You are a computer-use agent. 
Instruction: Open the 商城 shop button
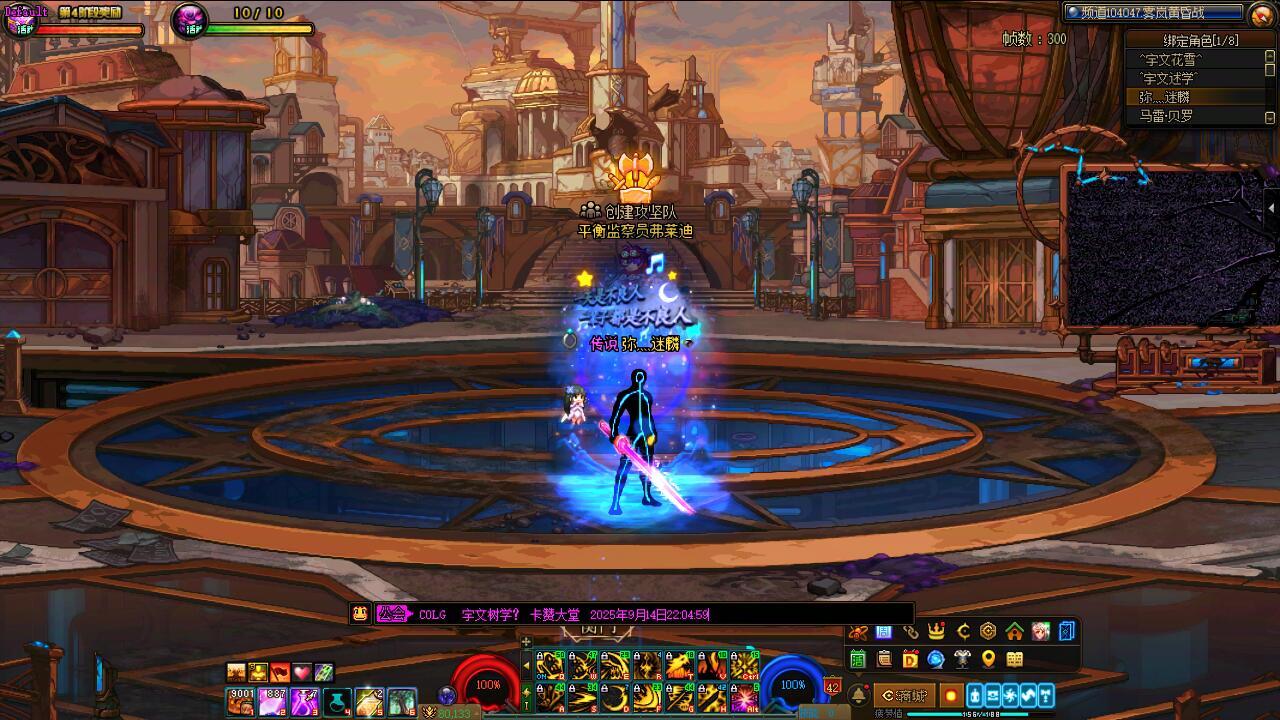pyautogui.click(x=903, y=695)
